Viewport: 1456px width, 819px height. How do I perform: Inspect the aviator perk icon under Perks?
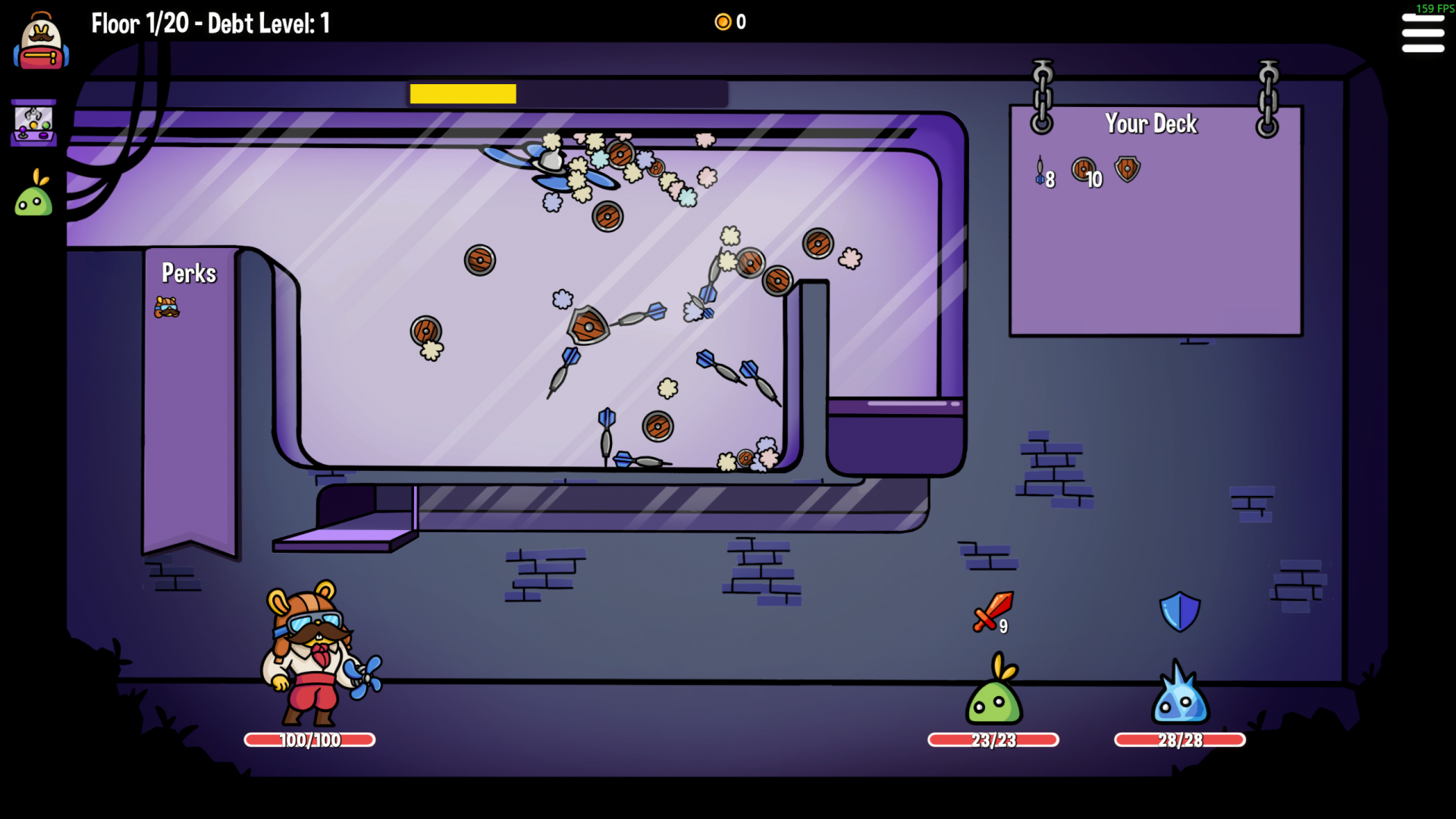(167, 306)
